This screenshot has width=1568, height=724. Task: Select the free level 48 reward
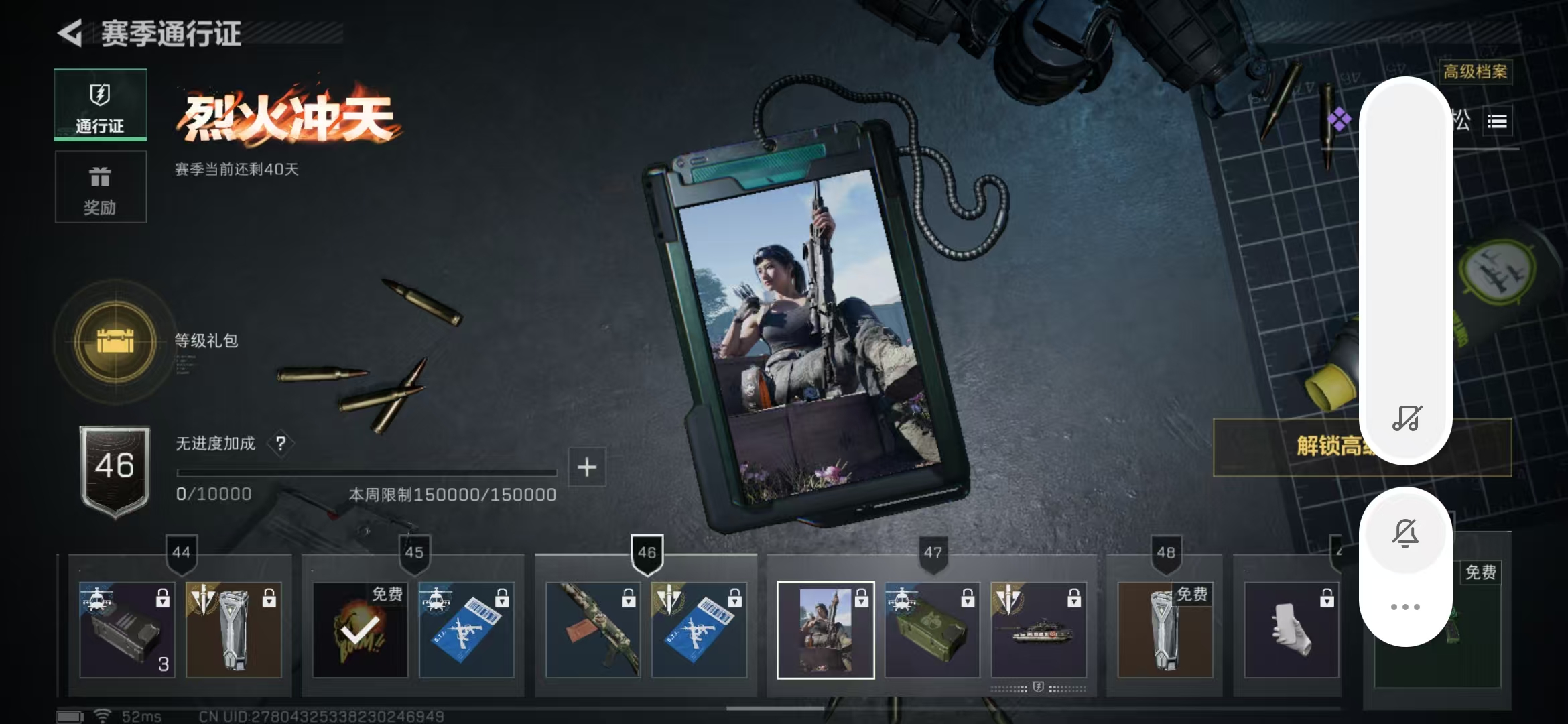point(1165,629)
